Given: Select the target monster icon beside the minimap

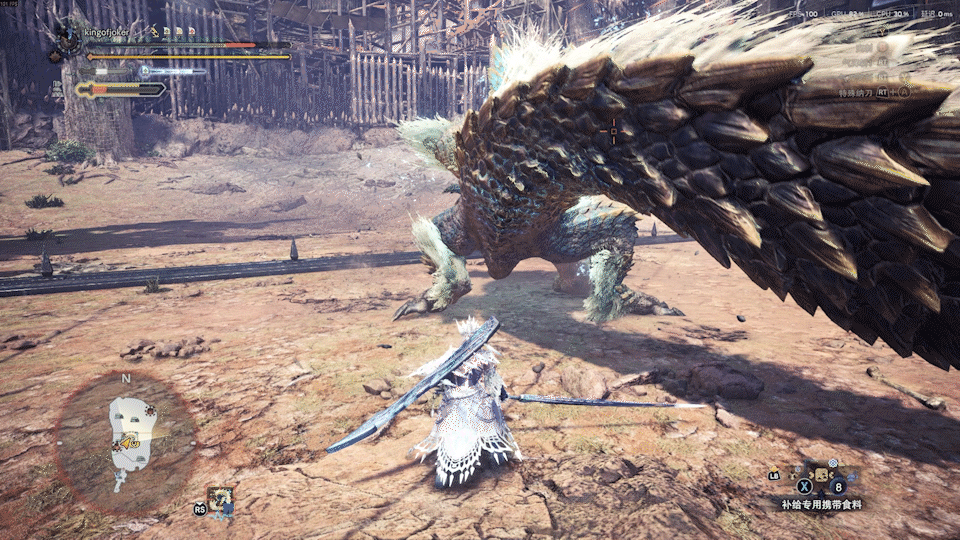Looking at the screenshot, I should click(220, 500).
